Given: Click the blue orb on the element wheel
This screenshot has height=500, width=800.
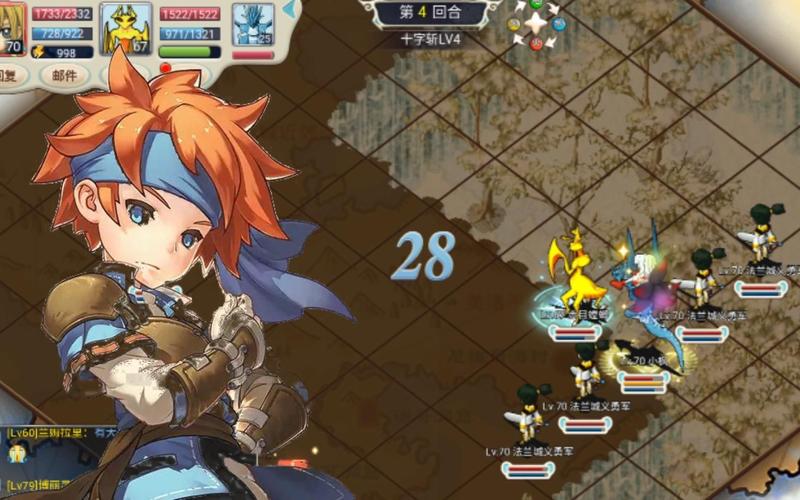Looking at the screenshot, I should click(561, 24).
